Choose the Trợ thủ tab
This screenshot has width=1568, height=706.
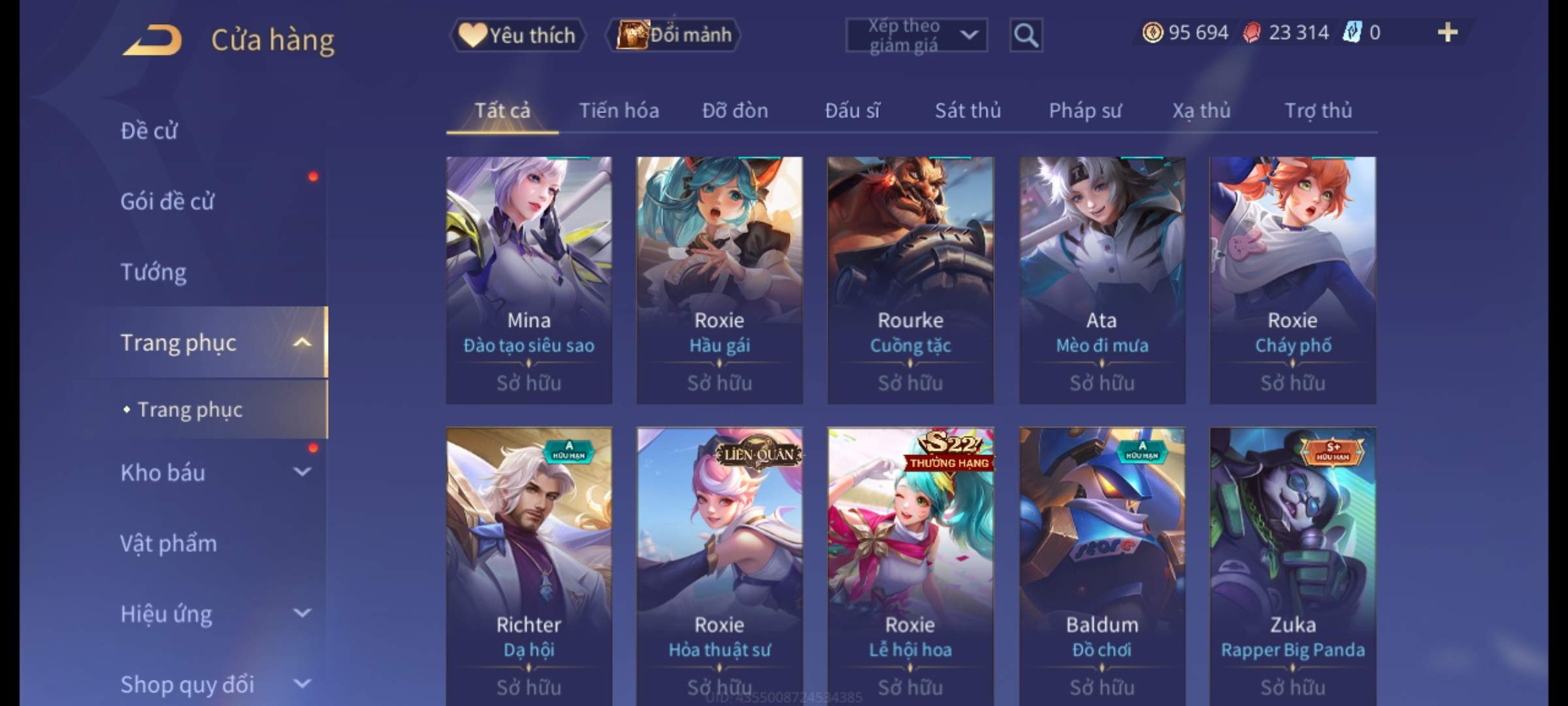tap(1318, 110)
